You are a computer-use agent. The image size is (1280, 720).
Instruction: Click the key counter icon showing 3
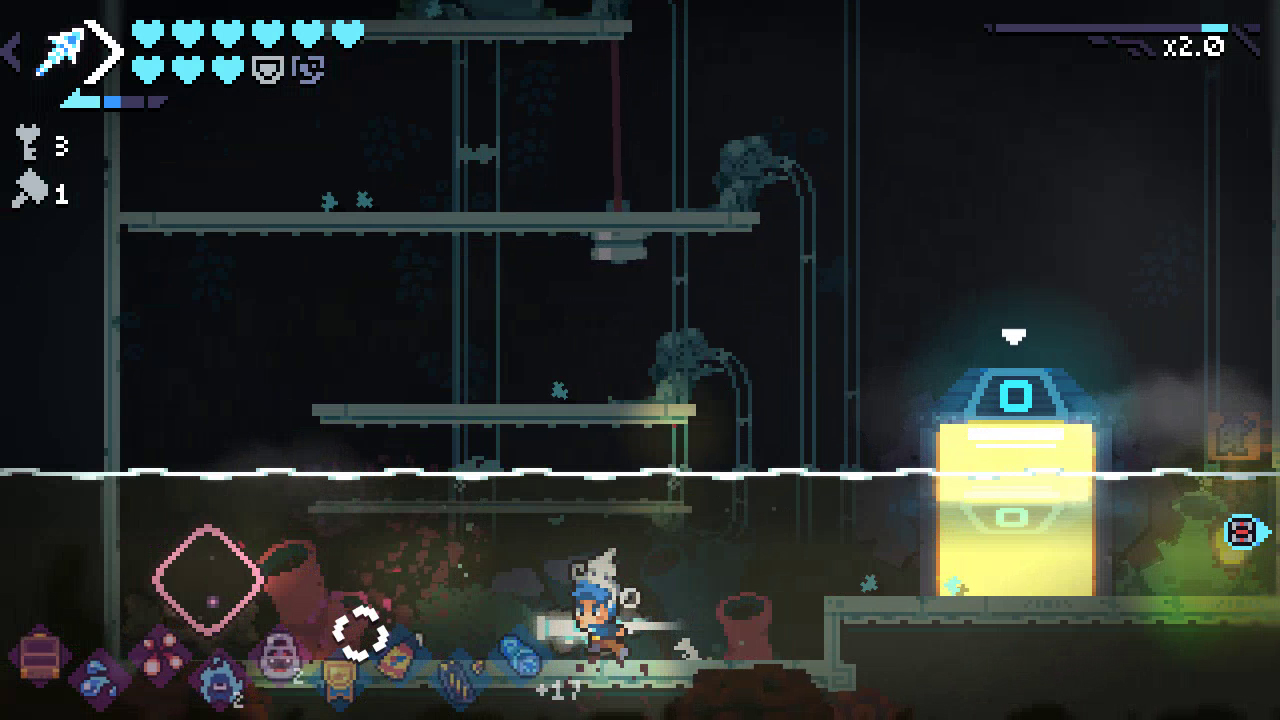click(x=28, y=146)
